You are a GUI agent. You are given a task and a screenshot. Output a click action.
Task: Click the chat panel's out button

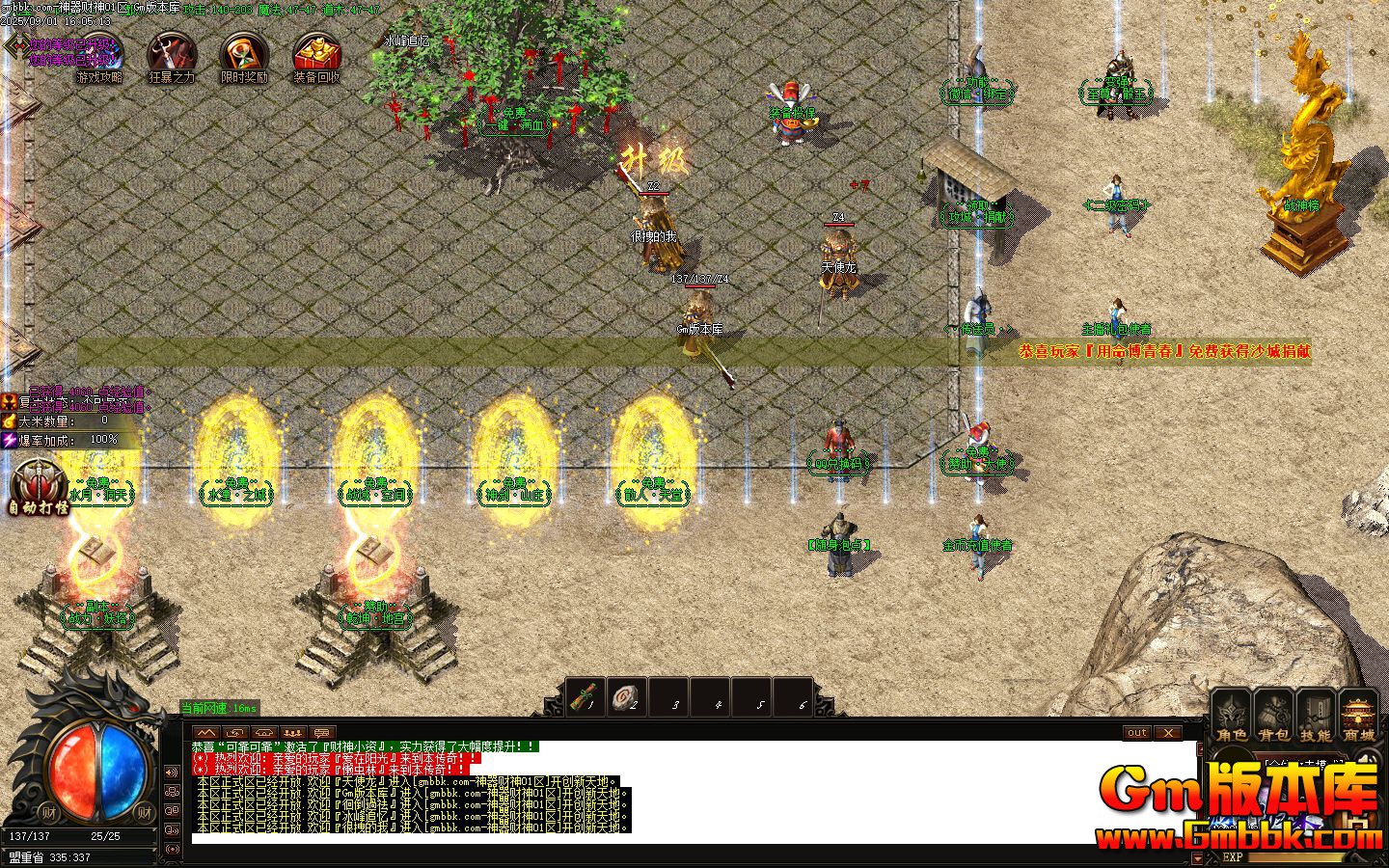click(1137, 733)
